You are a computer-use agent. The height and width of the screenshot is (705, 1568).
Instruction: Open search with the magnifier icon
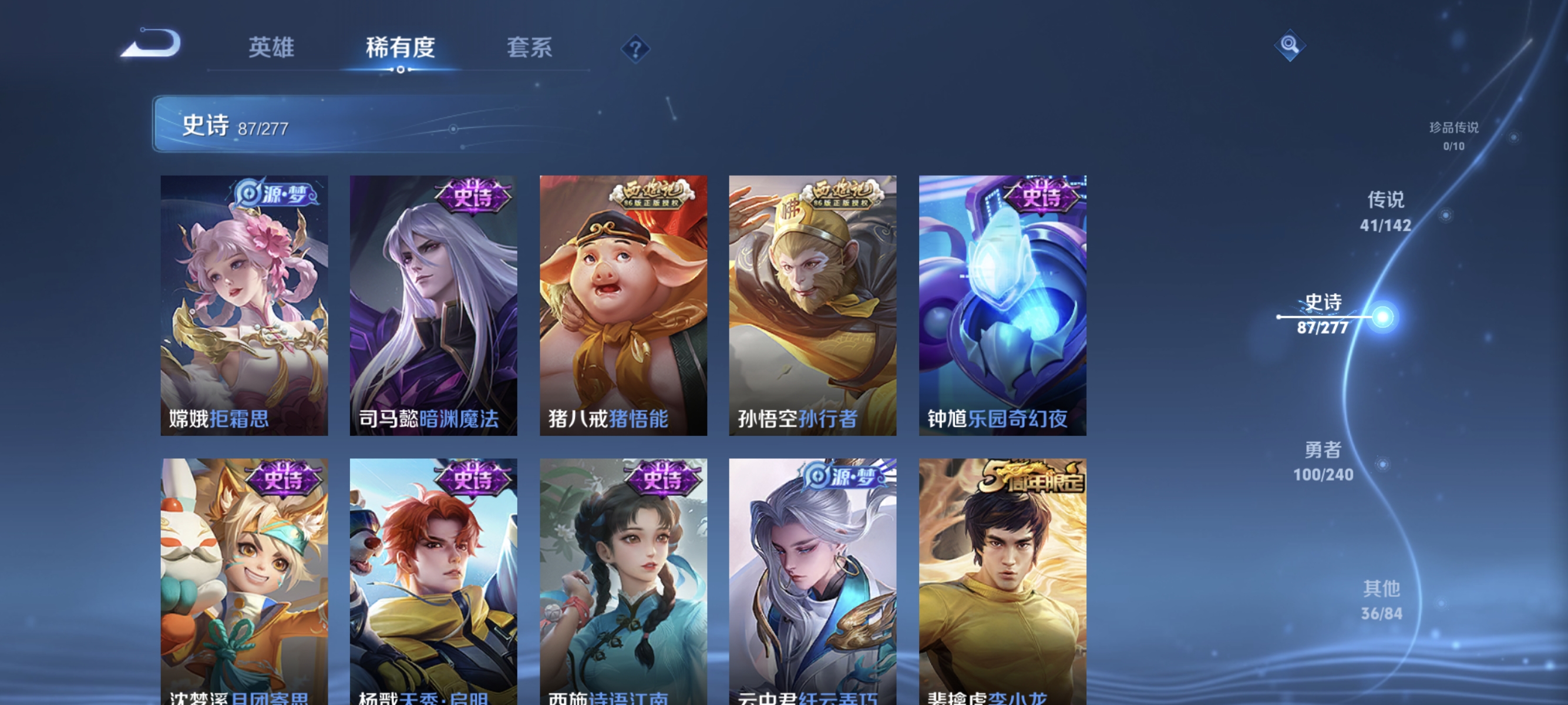click(1290, 46)
